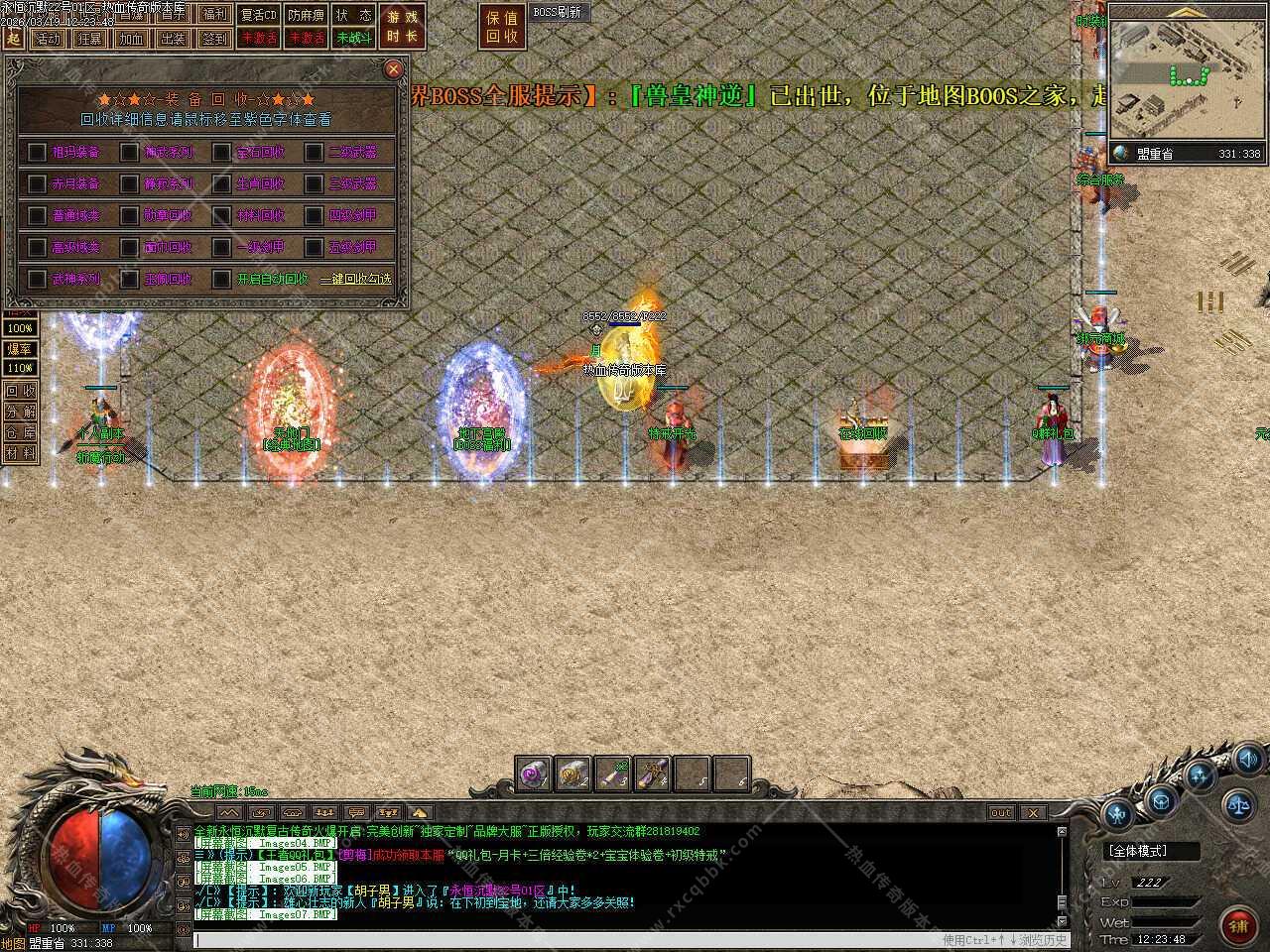Click the 一键回收勾选 link
This screenshot has width=1270, height=952.
(355, 280)
